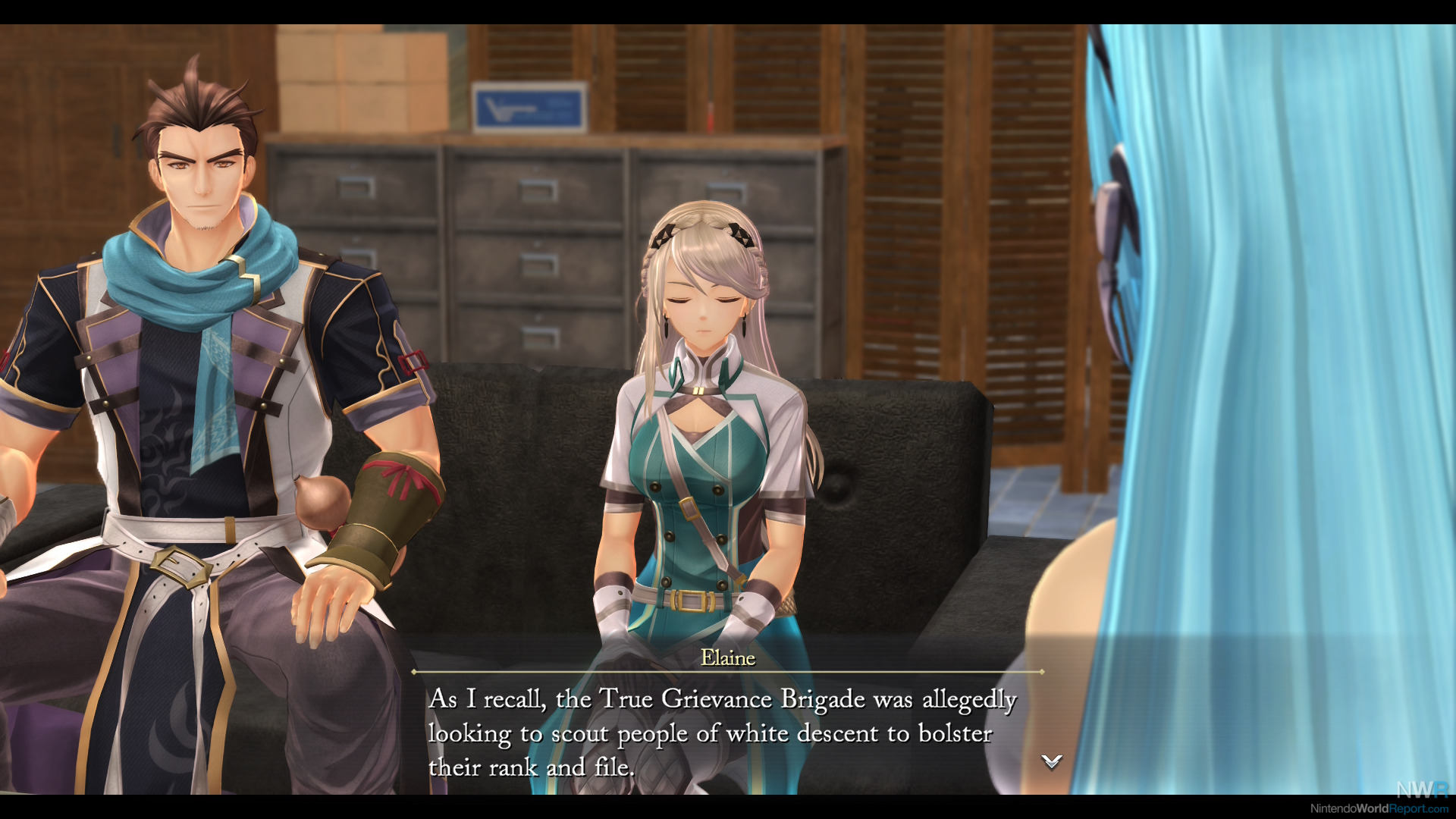1456x819 pixels.
Task: Click the belt buckle on Elaine's outfit
Action: coord(692,601)
